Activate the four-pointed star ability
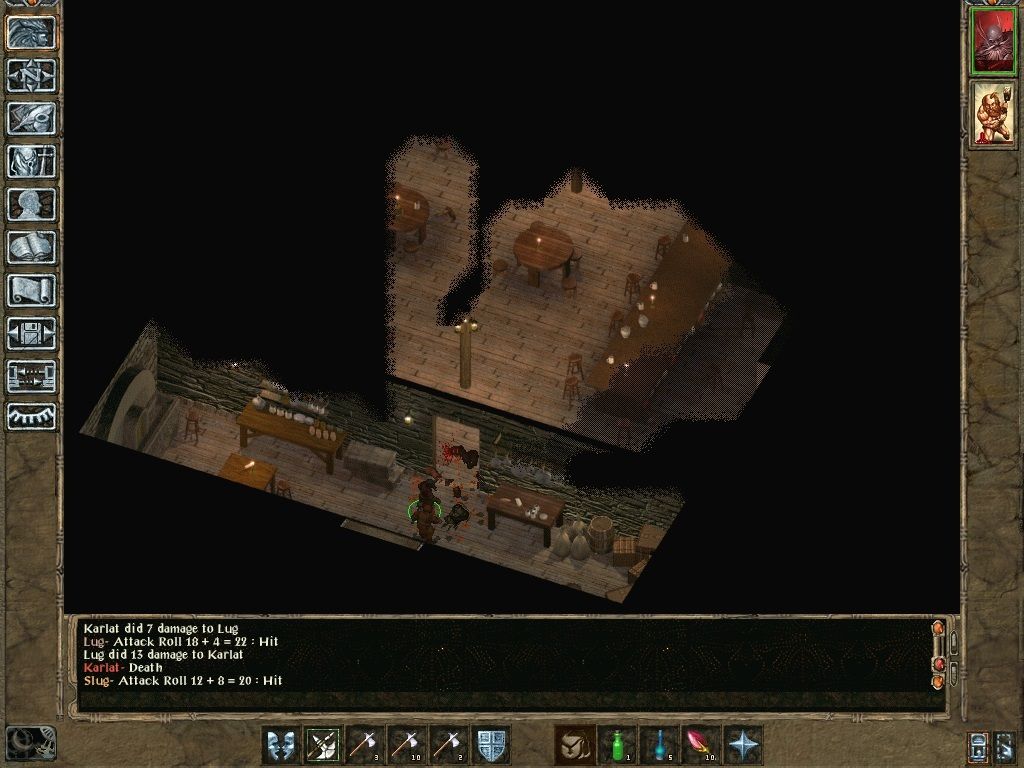 [743, 745]
